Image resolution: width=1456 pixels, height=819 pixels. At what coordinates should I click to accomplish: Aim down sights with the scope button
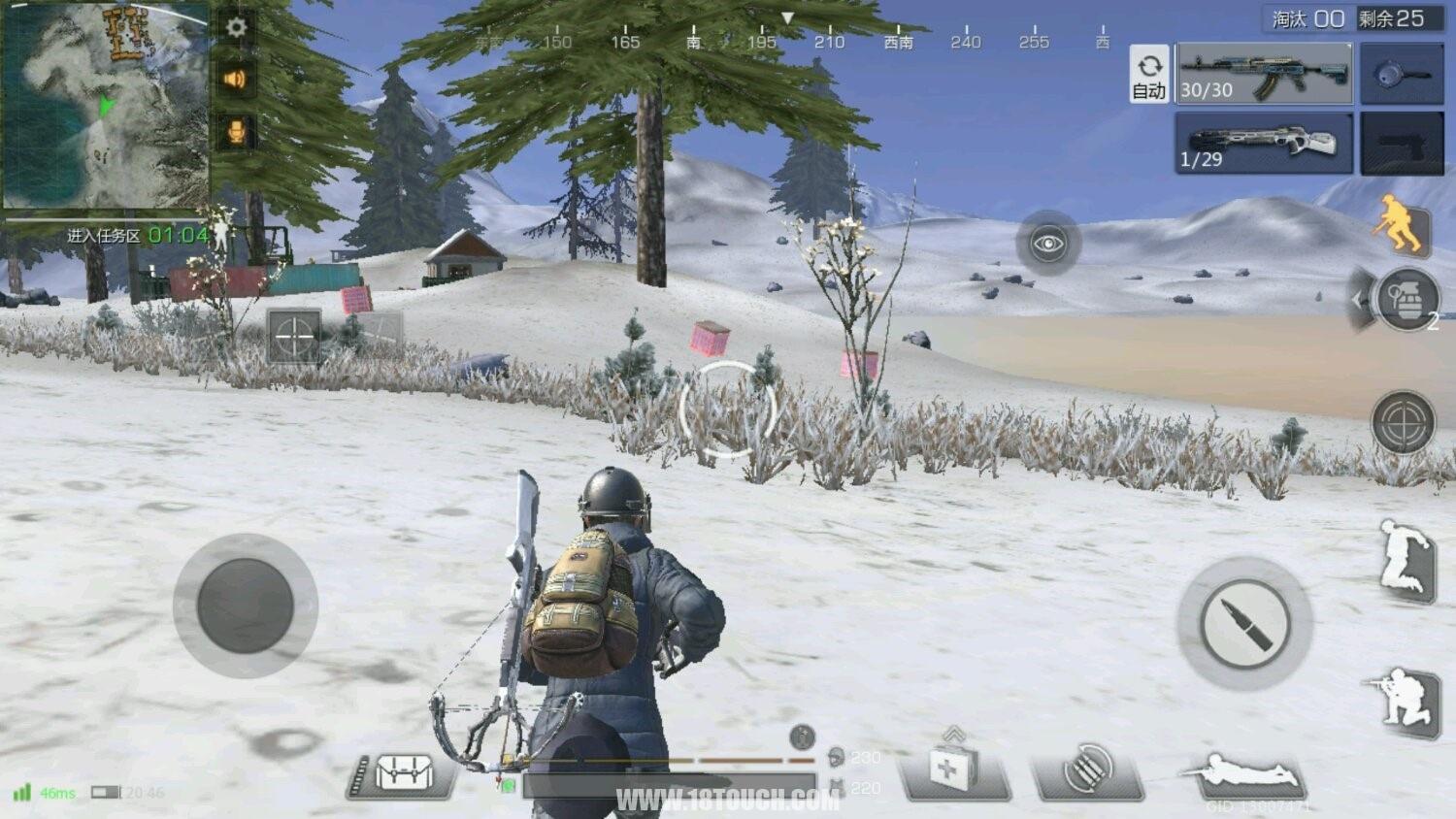[1404, 423]
